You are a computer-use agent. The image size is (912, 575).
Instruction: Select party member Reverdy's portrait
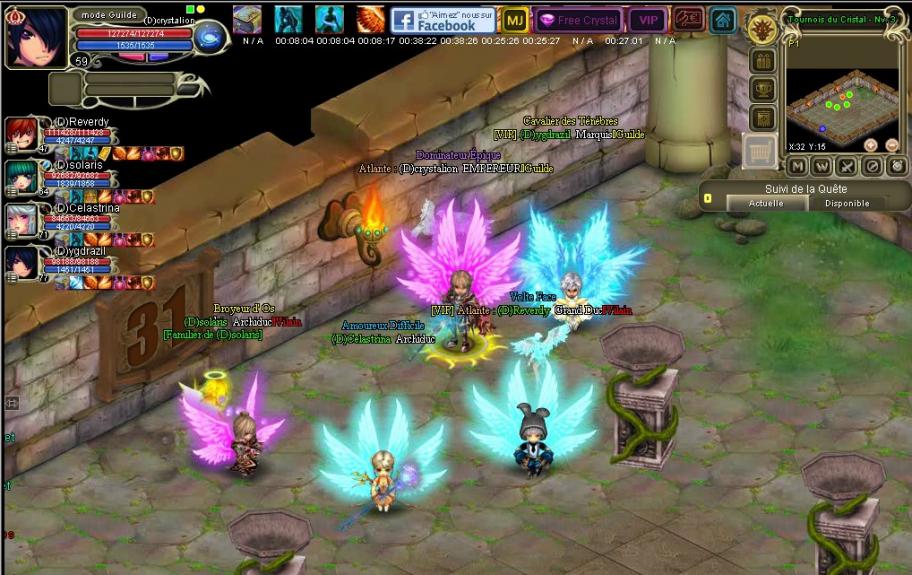click(x=20, y=132)
